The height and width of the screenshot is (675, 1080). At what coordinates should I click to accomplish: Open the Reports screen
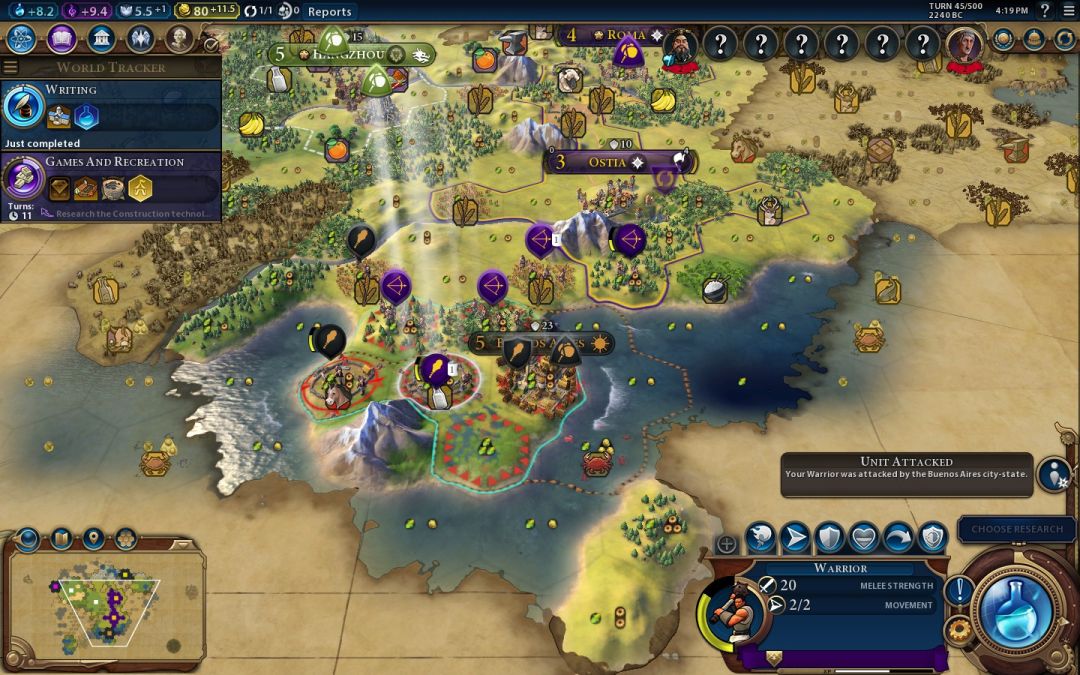tap(329, 11)
